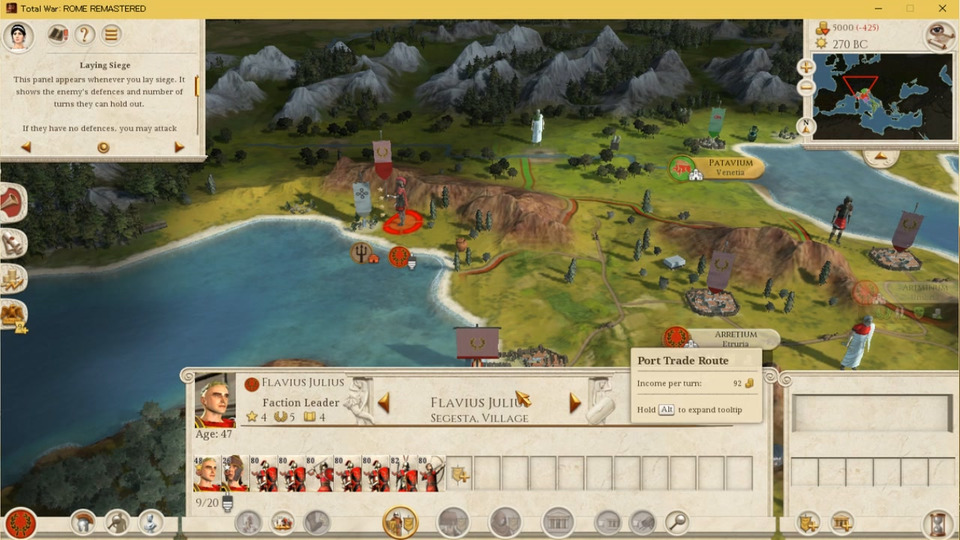
Task: Open the faction emblem button with red laurel
Action: (x=20, y=522)
